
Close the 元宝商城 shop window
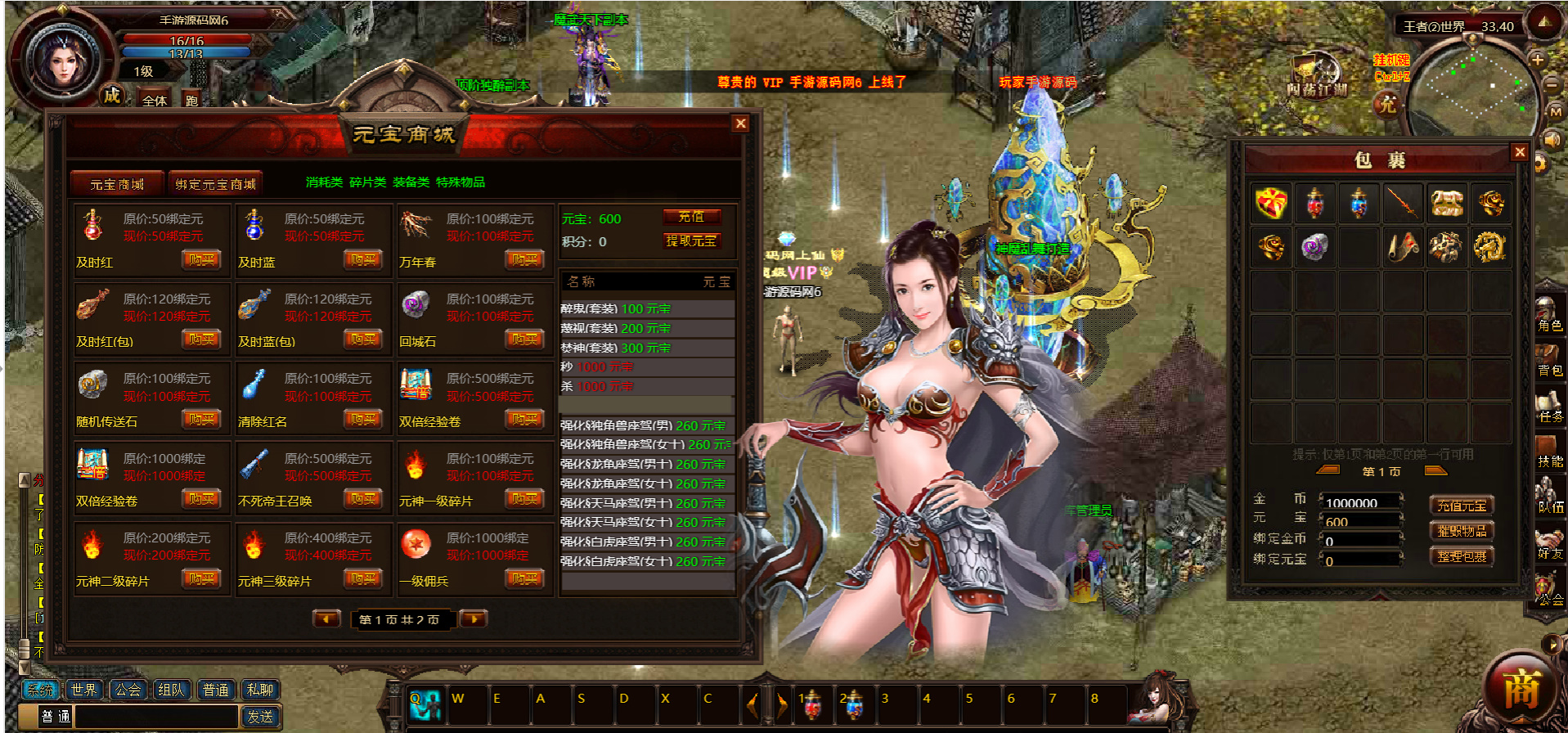tap(740, 124)
